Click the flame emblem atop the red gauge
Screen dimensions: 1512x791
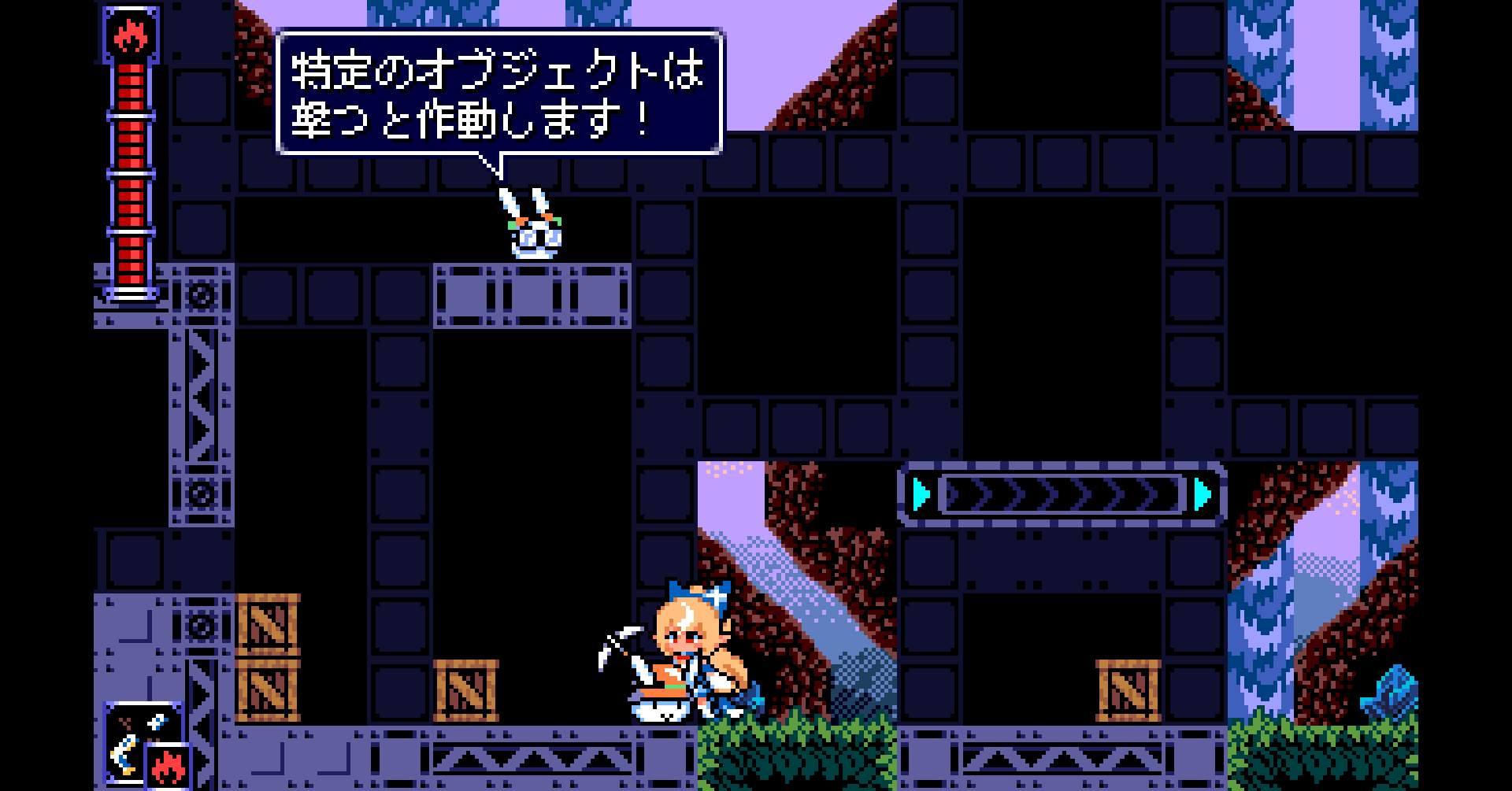pyautogui.click(x=131, y=35)
